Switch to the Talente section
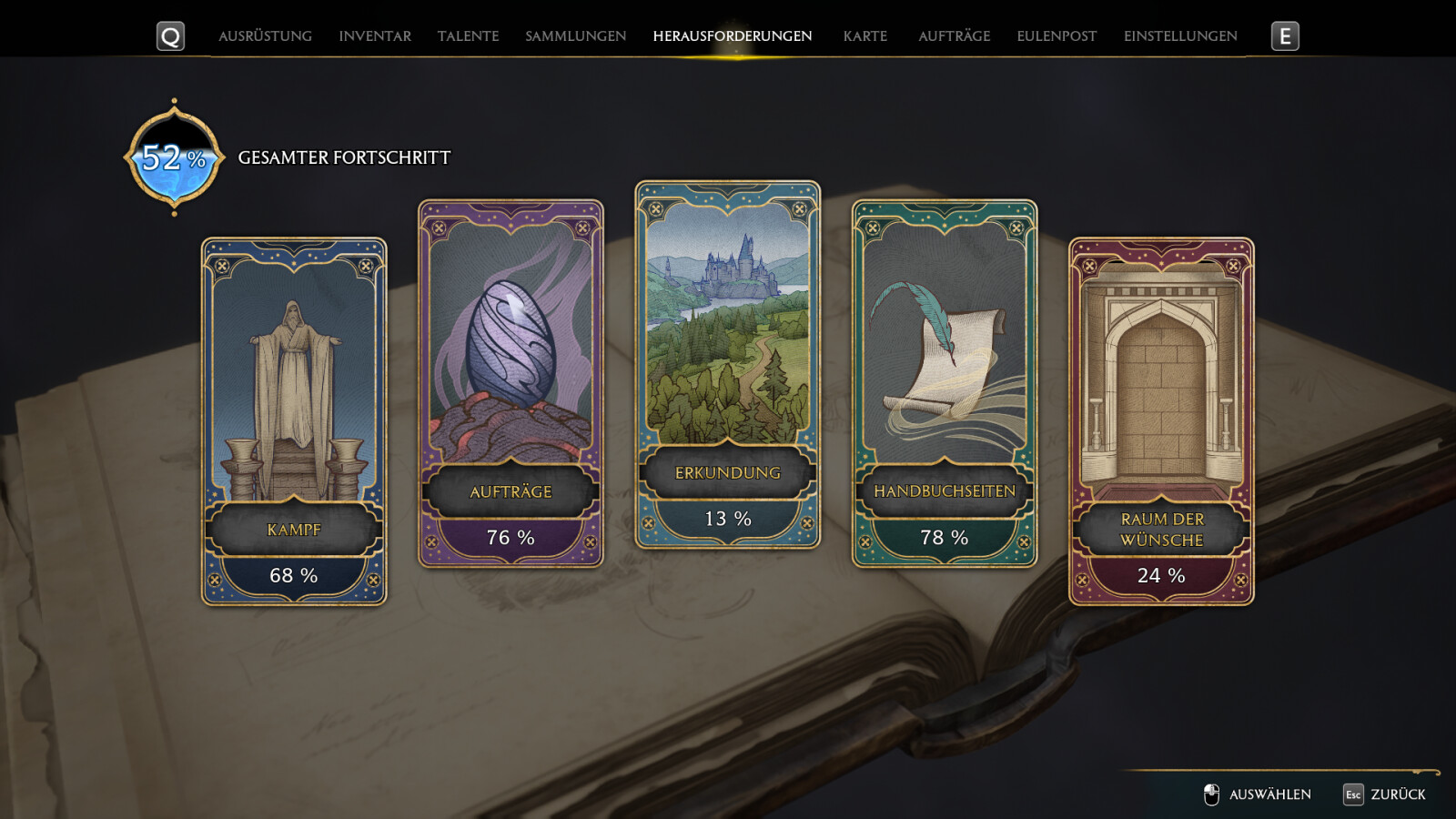This screenshot has height=819, width=1456. [468, 36]
